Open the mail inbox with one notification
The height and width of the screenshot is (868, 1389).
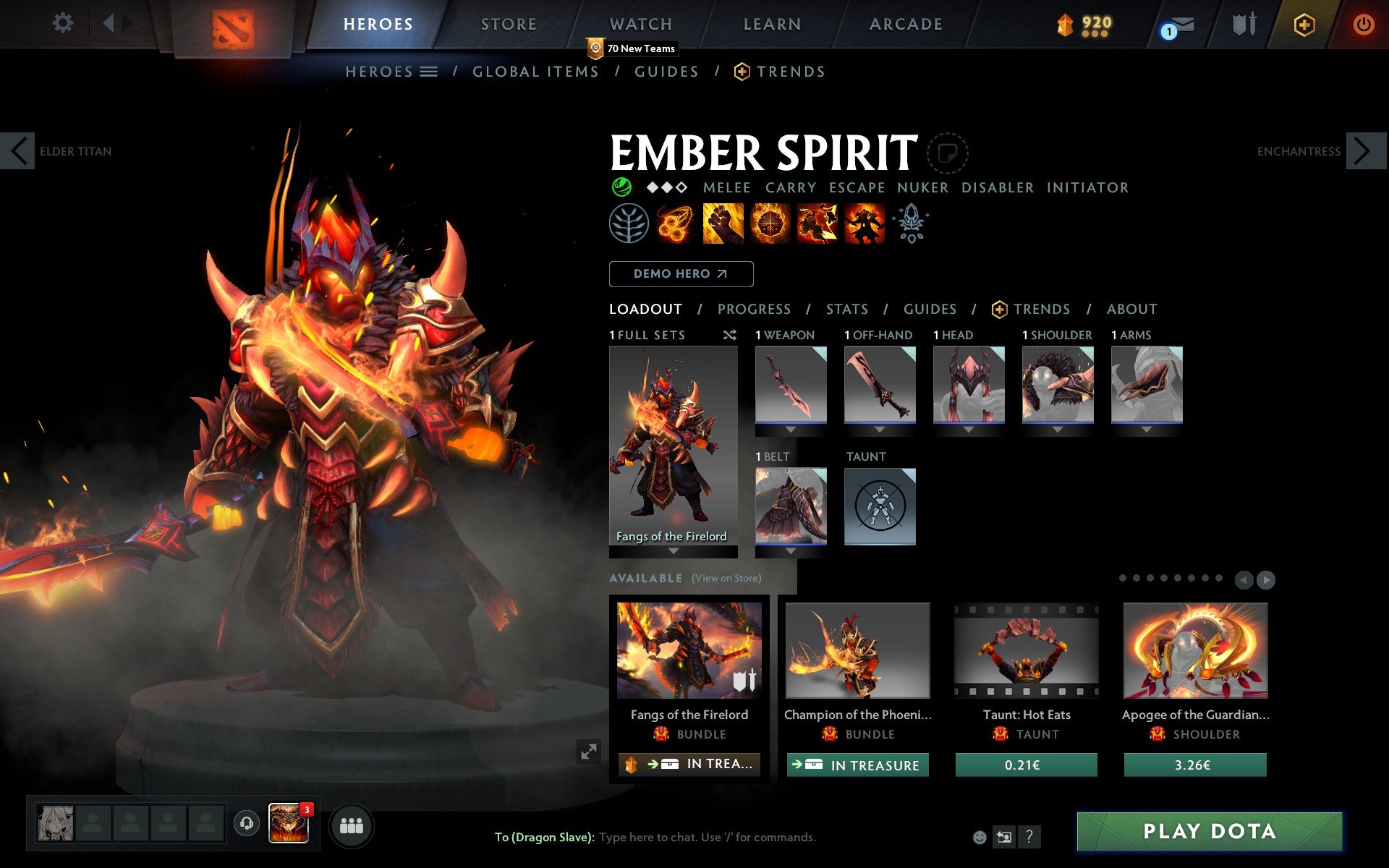(x=1178, y=24)
